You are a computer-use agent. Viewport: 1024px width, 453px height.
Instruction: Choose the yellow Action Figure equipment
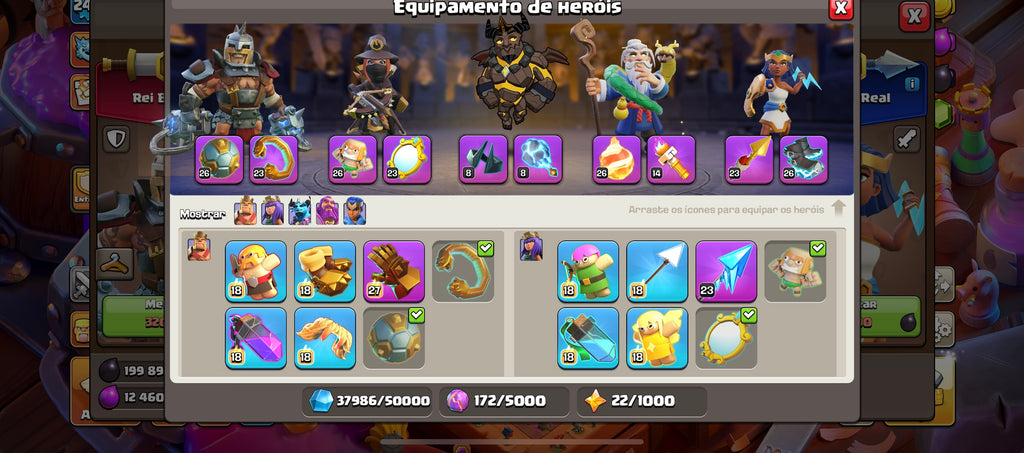(657, 338)
